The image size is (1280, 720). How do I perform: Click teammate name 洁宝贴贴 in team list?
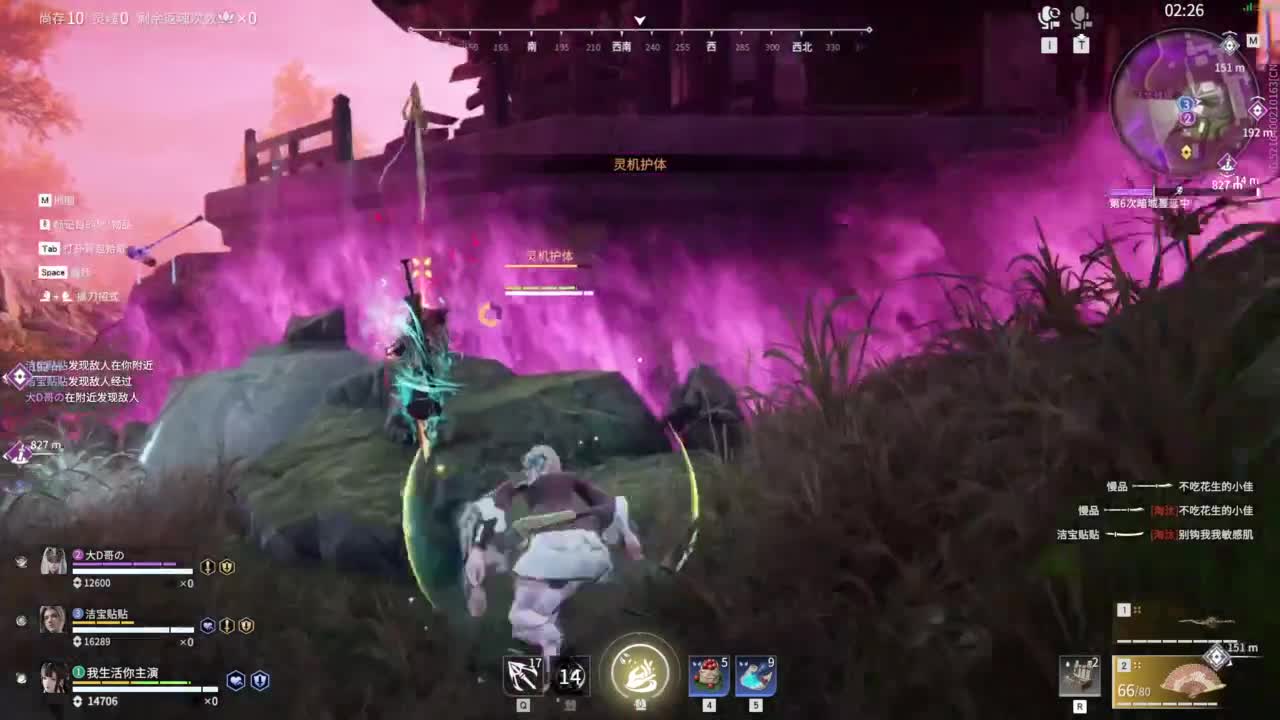tap(105, 613)
